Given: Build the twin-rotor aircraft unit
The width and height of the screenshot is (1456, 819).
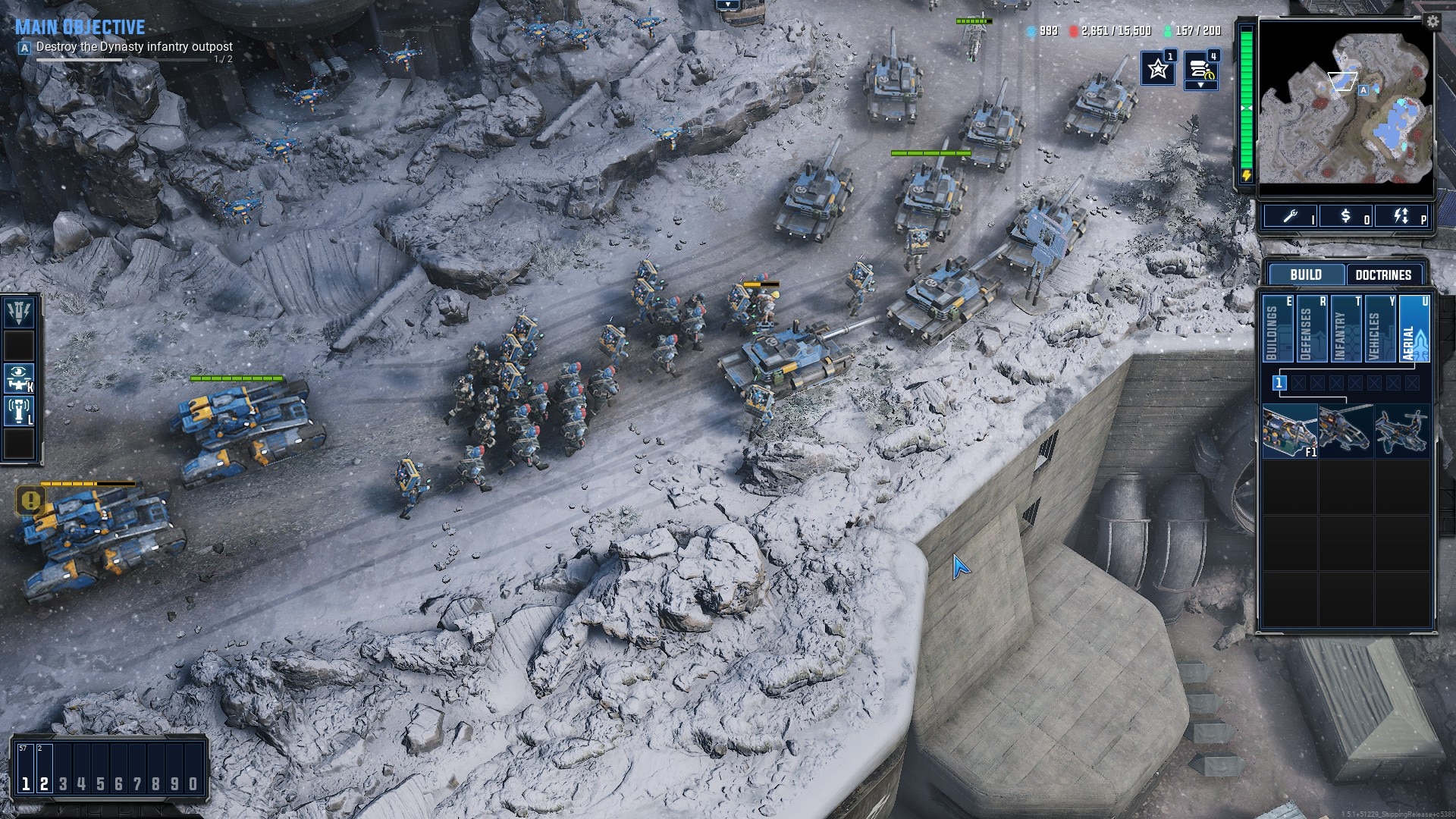Looking at the screenshot, I should [1401, 431].
